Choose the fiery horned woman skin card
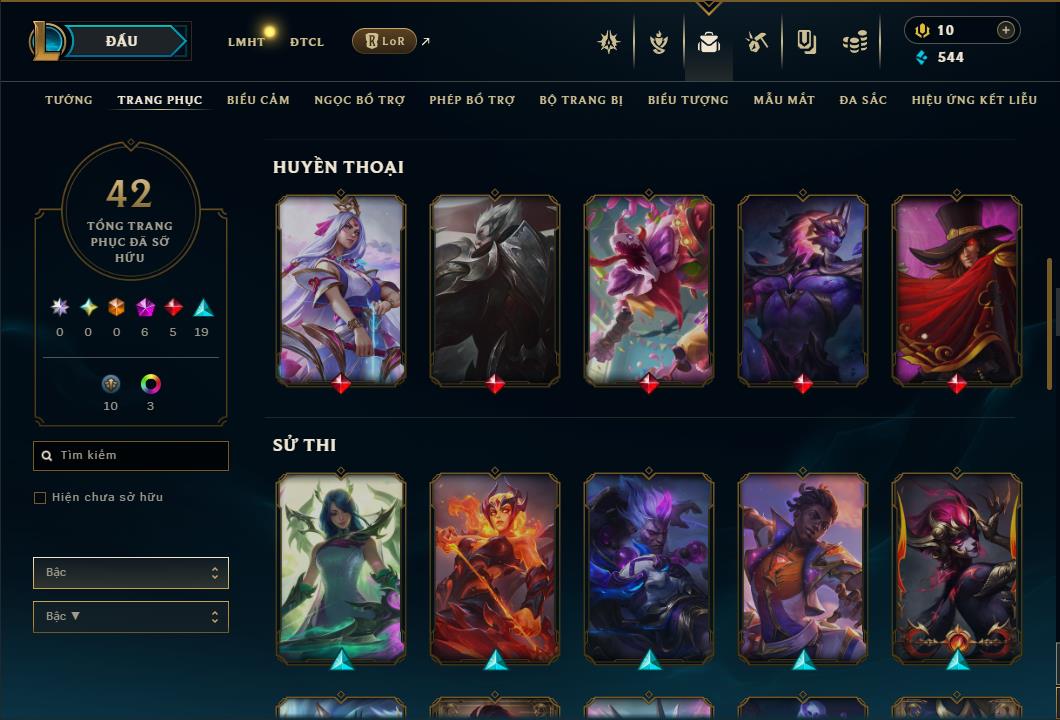The width and height of the screenshot is (1060, 720). pos(495,565)
